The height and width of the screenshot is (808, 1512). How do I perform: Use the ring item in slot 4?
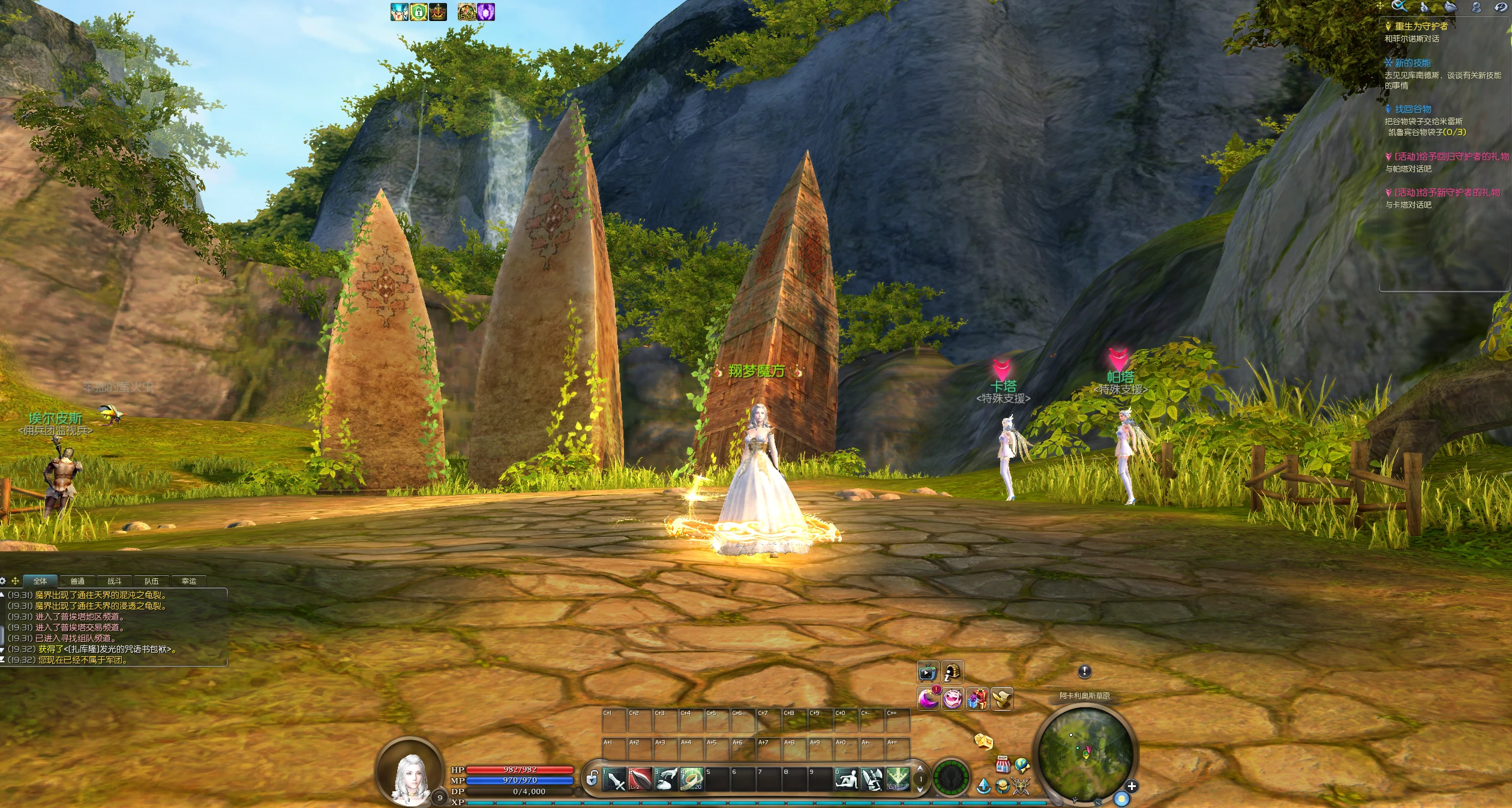(x=691, y=779)
